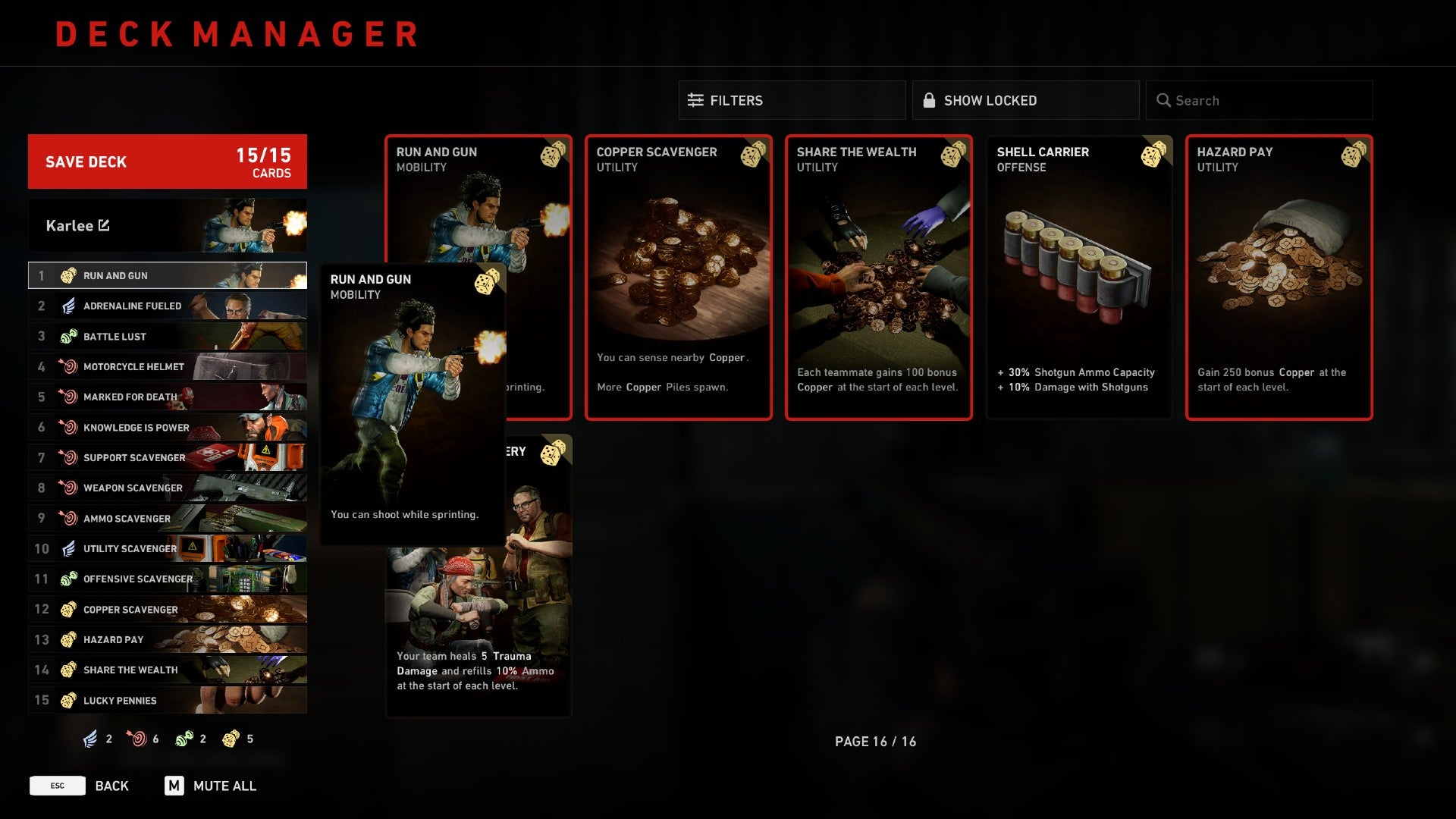
Task: Click the yellow Fortune coin count icon
Action: coord(231,739)
